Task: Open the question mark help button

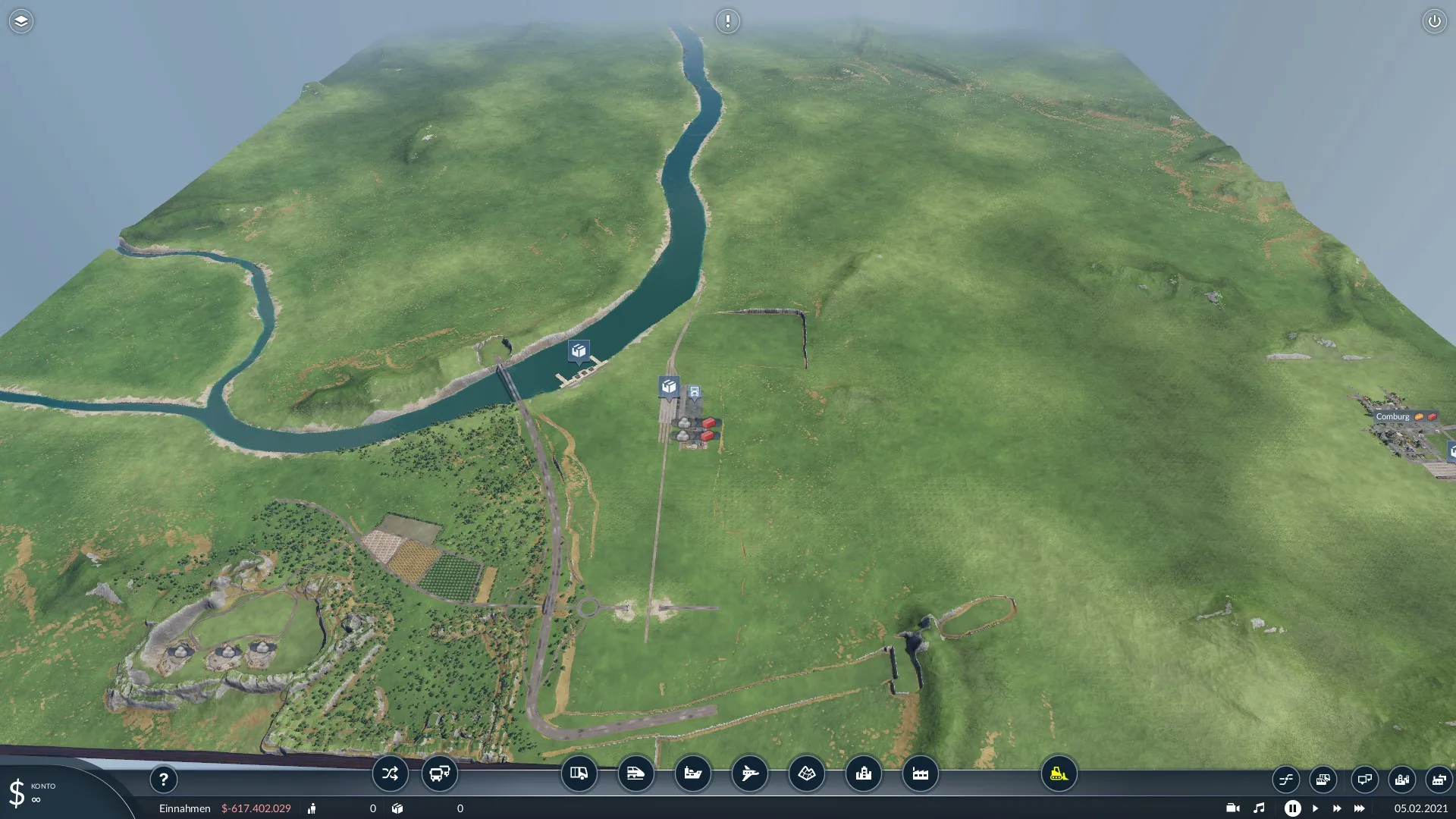Action: [x=163, y=779]
